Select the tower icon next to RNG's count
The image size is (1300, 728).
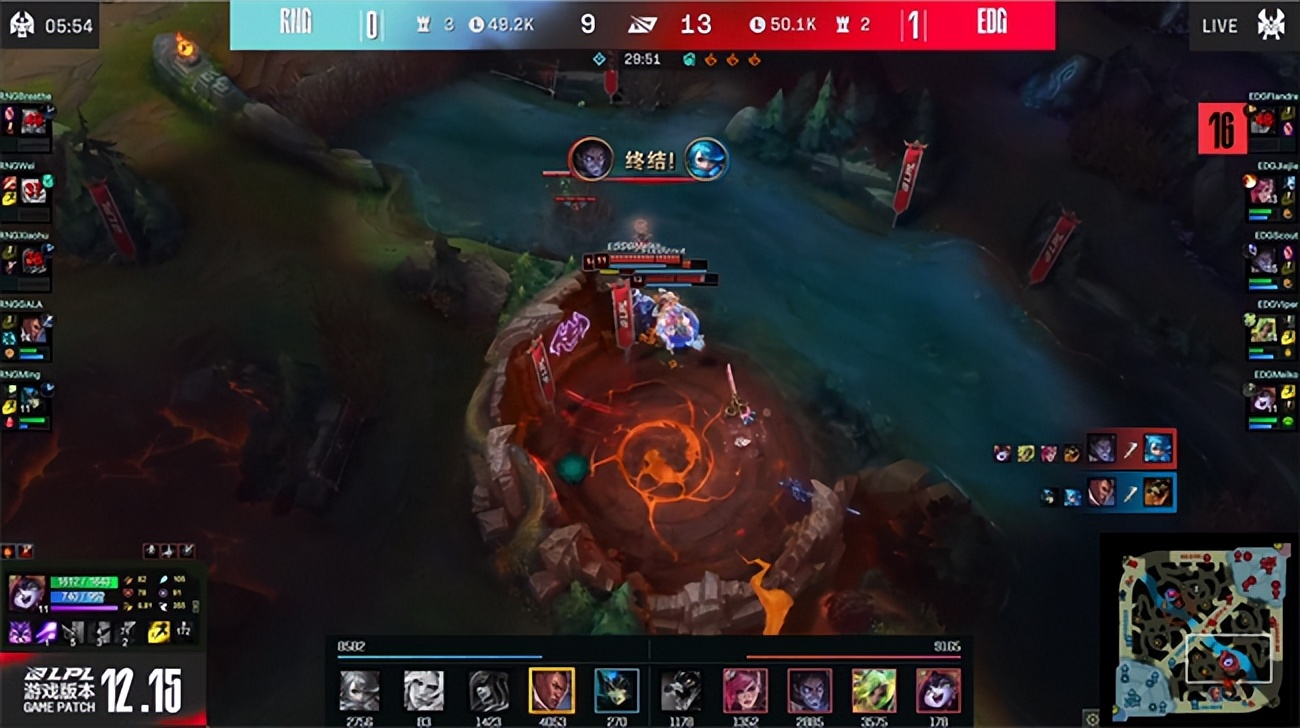pos(424,25)
